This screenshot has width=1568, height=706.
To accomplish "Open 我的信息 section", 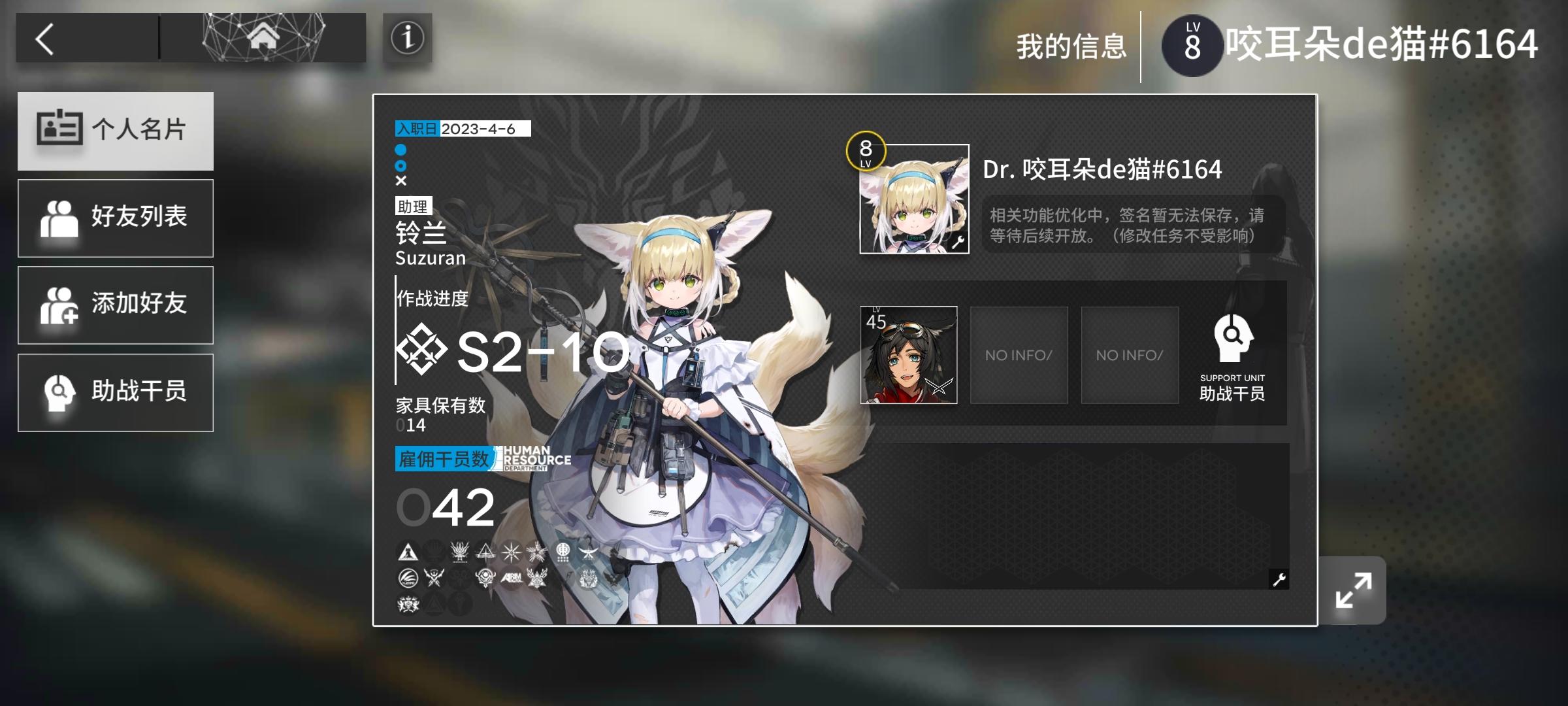I will point(1071,44).
